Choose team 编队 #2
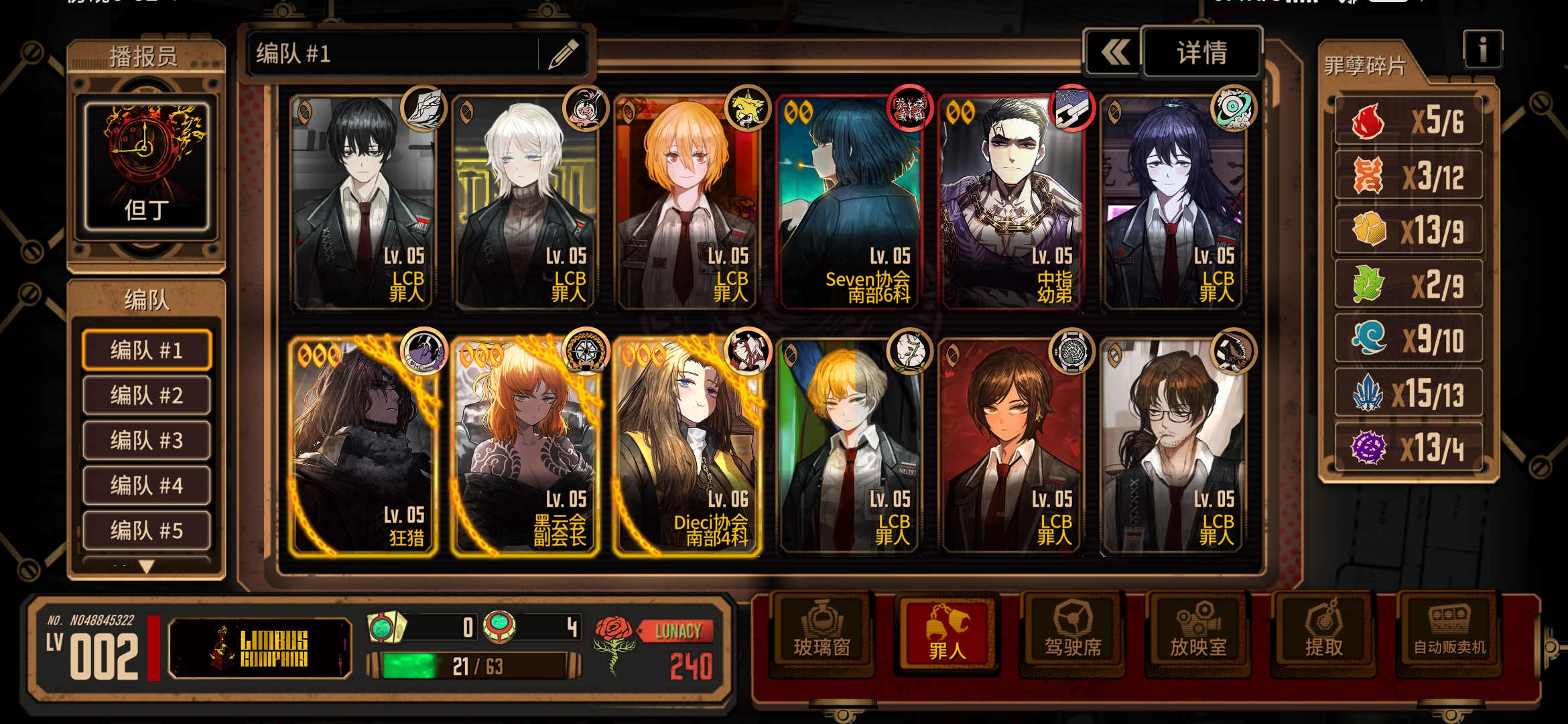 [146, 395]
